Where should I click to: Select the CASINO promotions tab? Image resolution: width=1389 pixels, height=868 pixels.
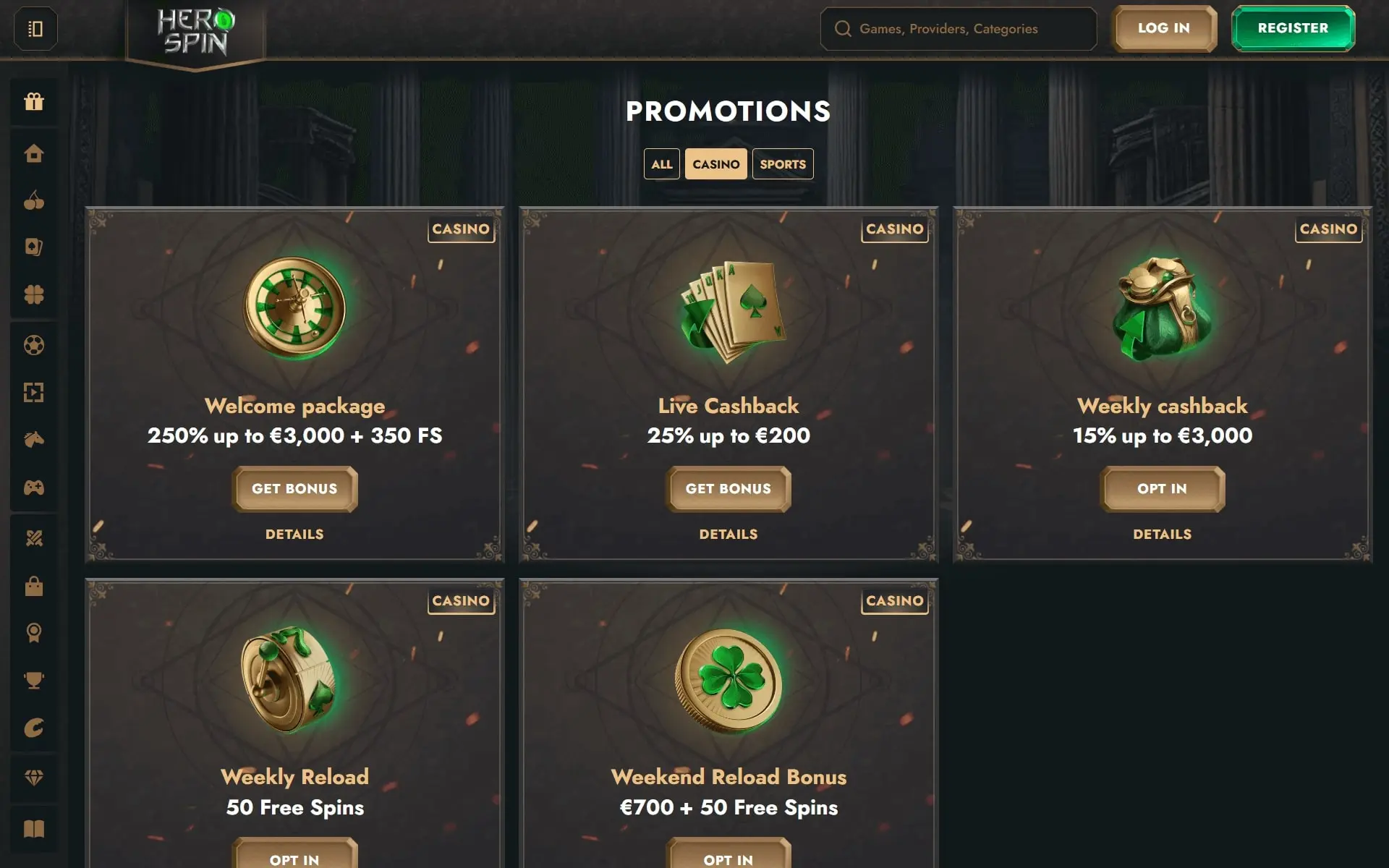point(715,164)
